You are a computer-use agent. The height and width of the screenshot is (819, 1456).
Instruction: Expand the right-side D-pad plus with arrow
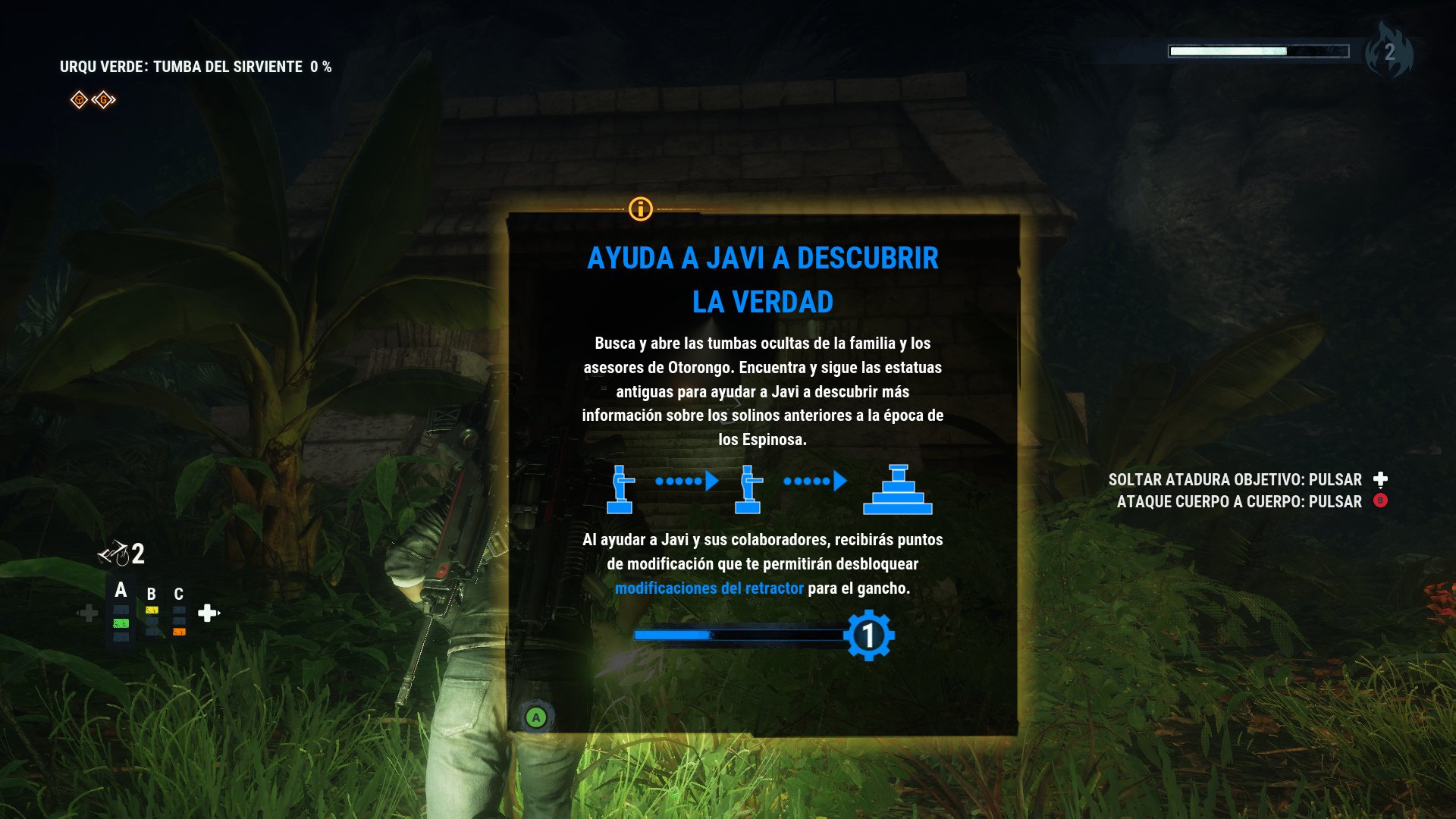[207, 613]
